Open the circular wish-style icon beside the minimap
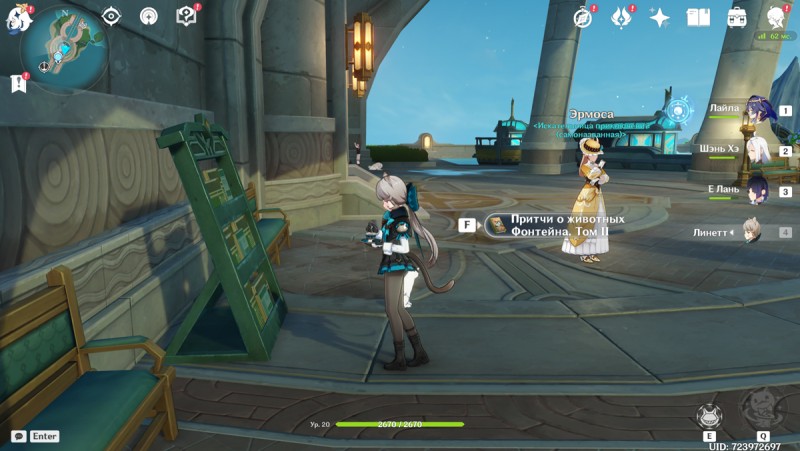This screenshot has width=800, height=451. pos(148,16)
